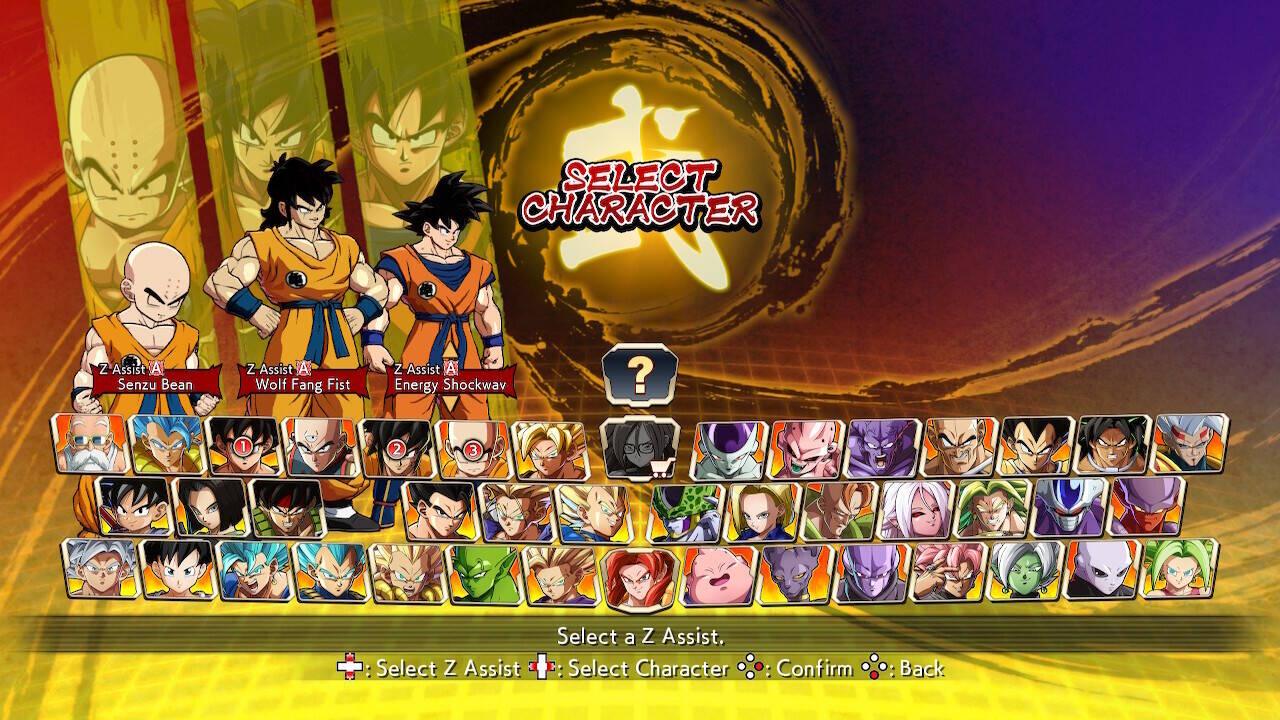The image size is (1280, 720).
Task: Select the Android 16 portrait
Action: pyautogui.click(x=838, y=511)
